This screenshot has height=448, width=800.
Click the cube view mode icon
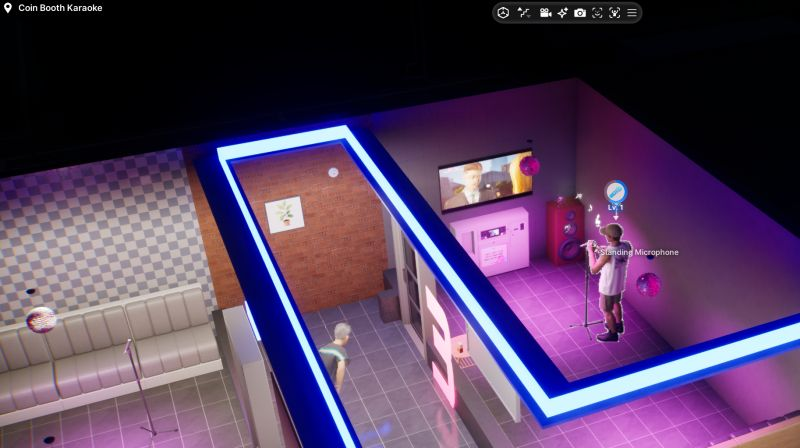(x=504, y=13)
